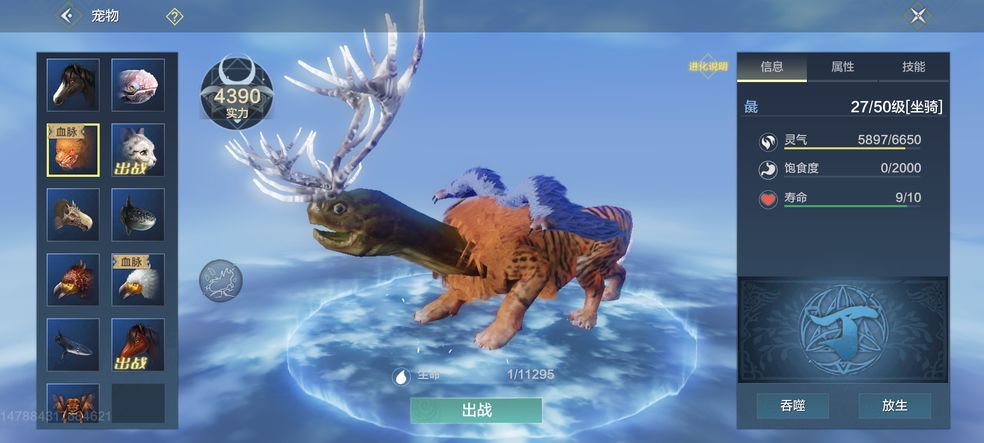This screenshot has width=984, height=443.
Task: Select the pink-headed pet thumbnail
Action: [x=138, y=84]
